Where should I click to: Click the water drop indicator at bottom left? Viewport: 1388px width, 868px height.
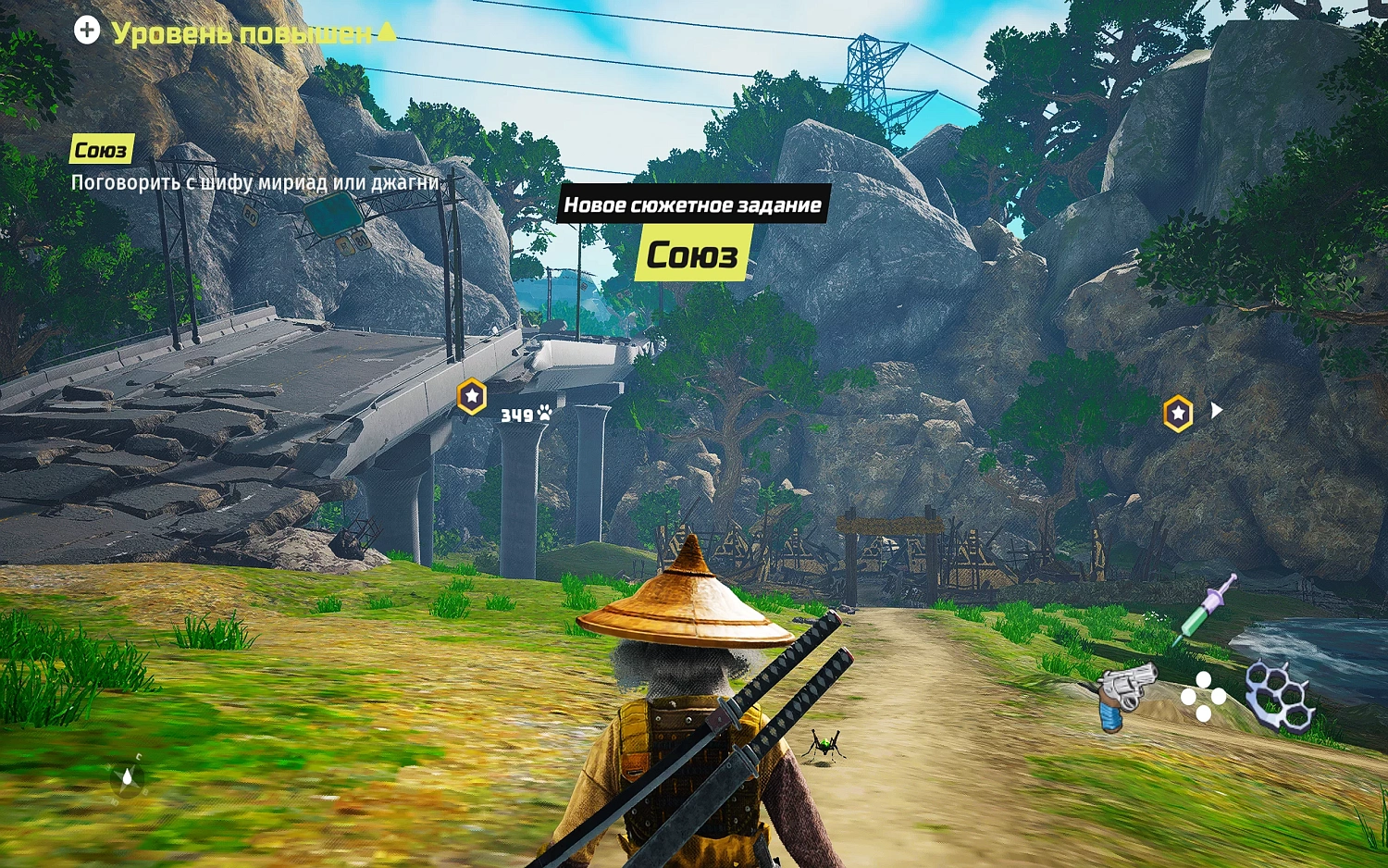click(x=127, y=776)
